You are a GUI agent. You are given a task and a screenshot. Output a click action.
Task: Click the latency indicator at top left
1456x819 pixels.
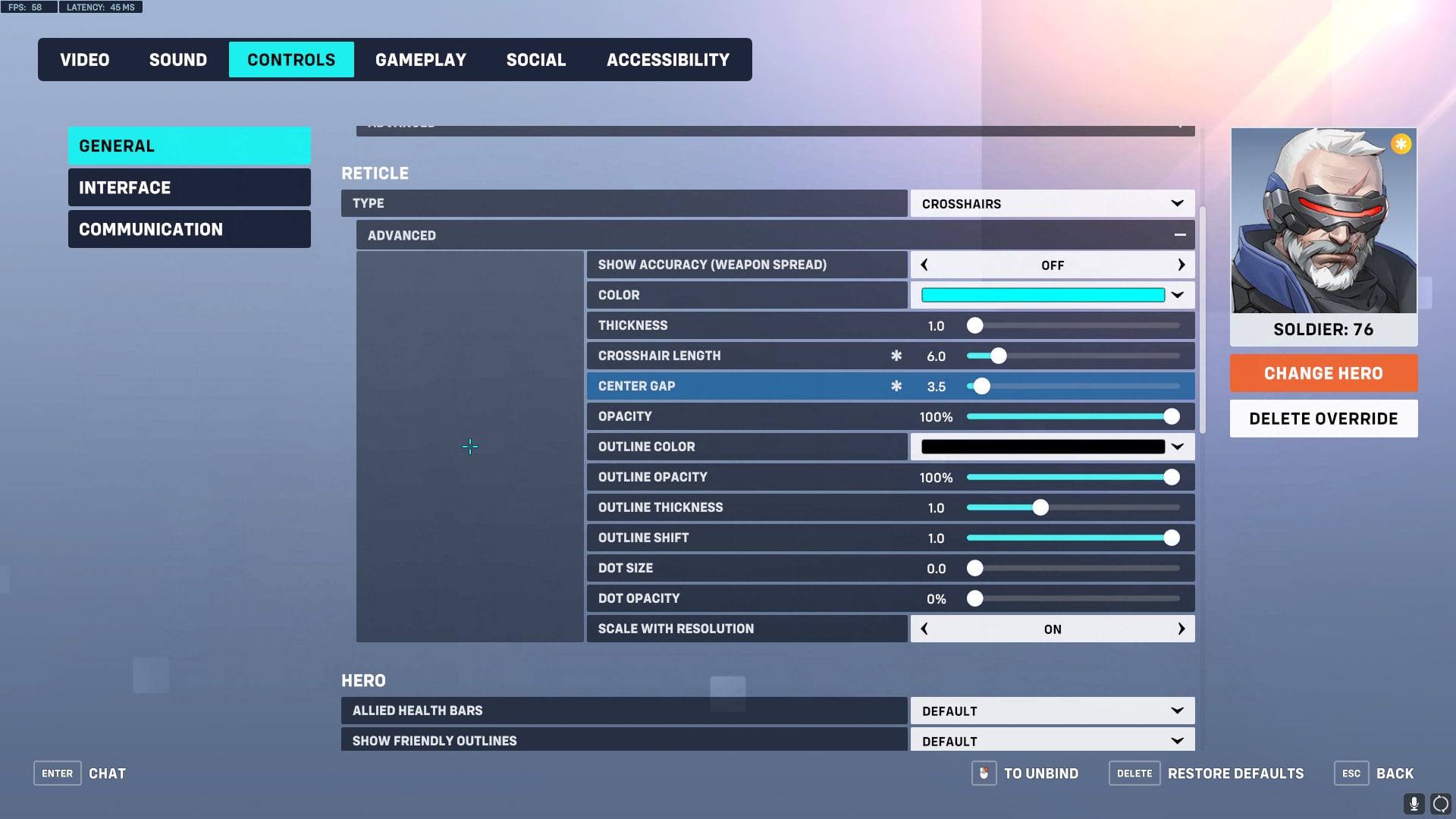(x=101, y=7)
